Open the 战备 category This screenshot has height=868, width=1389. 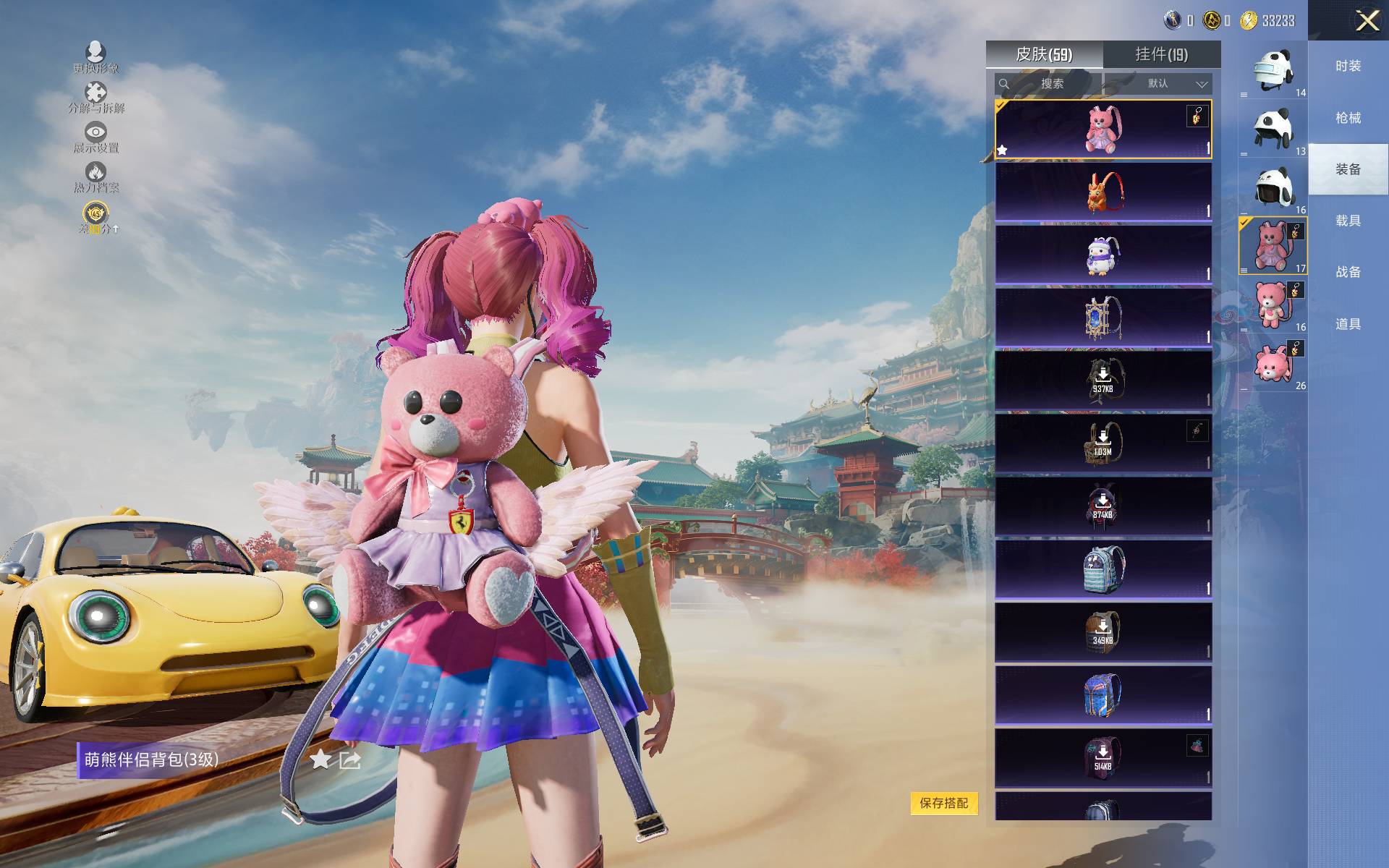point(1348,272)
